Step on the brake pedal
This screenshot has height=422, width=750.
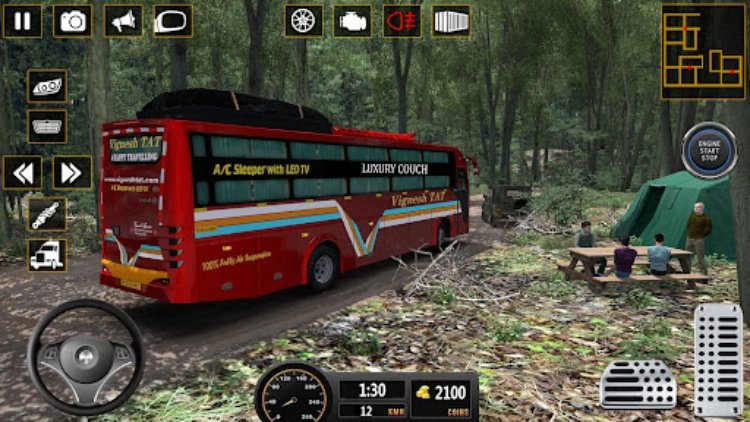[638, 383]
